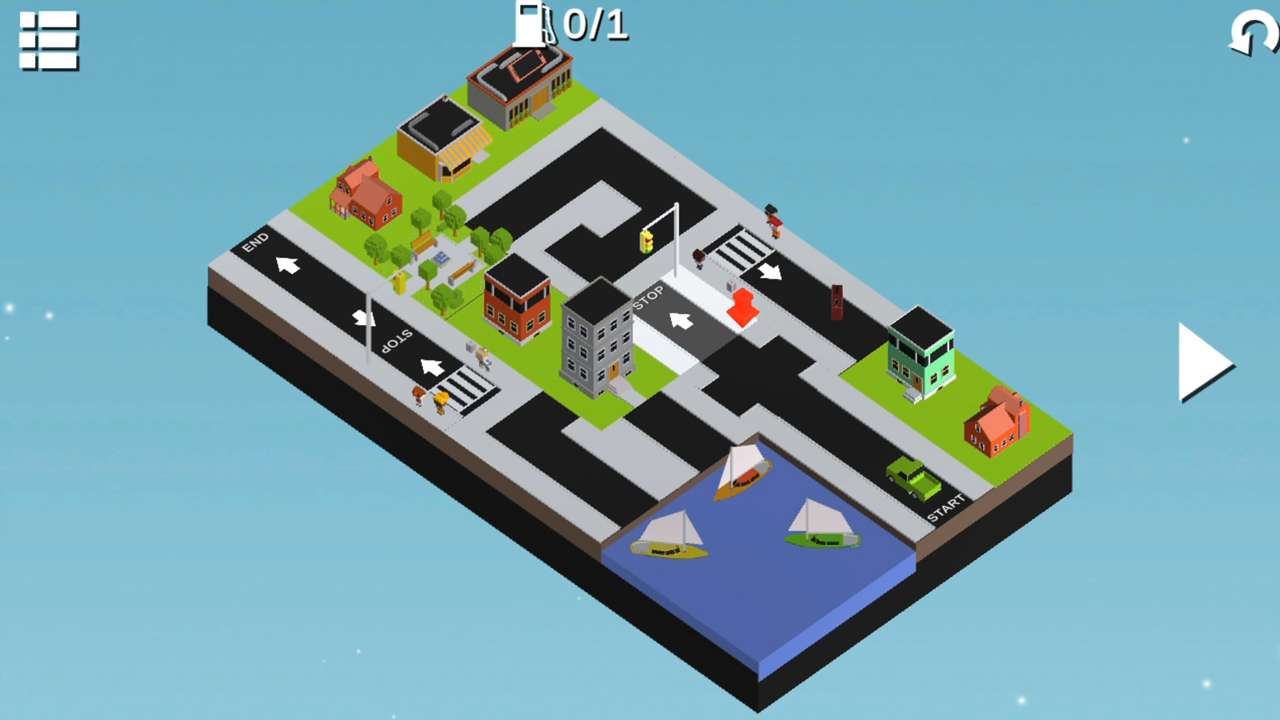The width and height of the screenshot is (1280, 720).
Task: Click the arrow tile below the END label
Action: click(x=287, y=267)
